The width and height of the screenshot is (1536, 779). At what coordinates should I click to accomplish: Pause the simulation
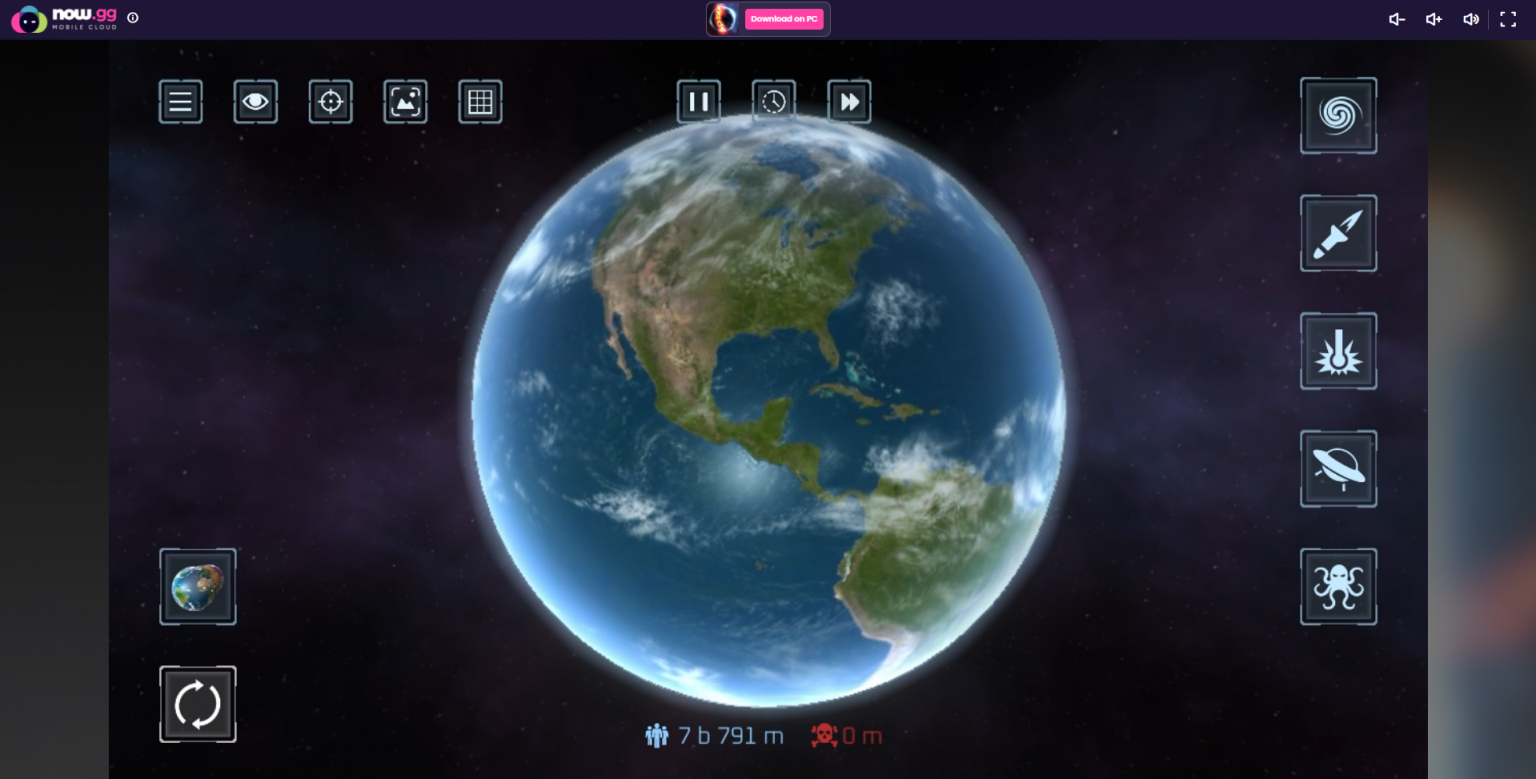click(x=699, y=101)
